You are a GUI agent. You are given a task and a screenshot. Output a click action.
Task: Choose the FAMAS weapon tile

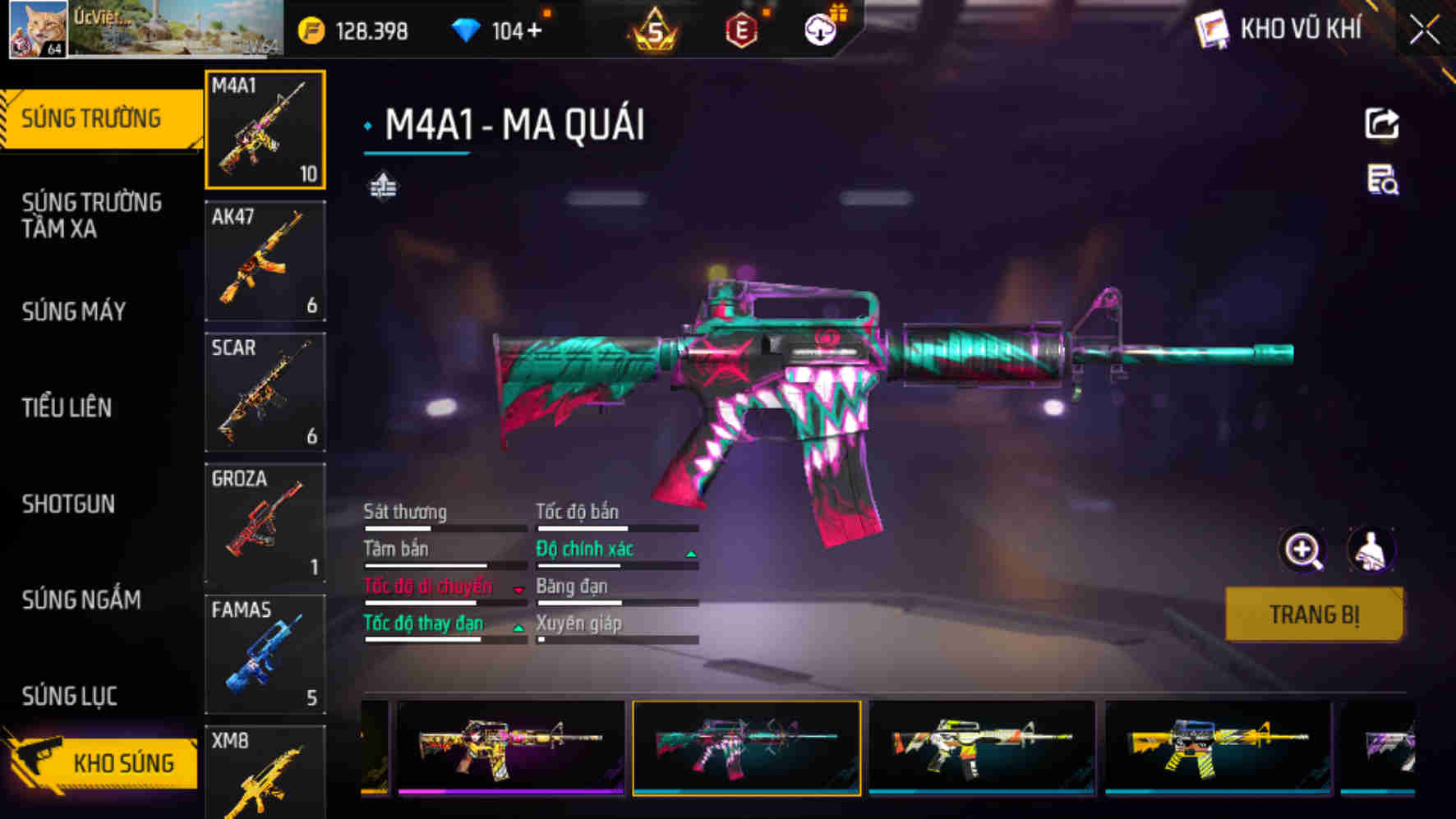(x=265, y=654)
